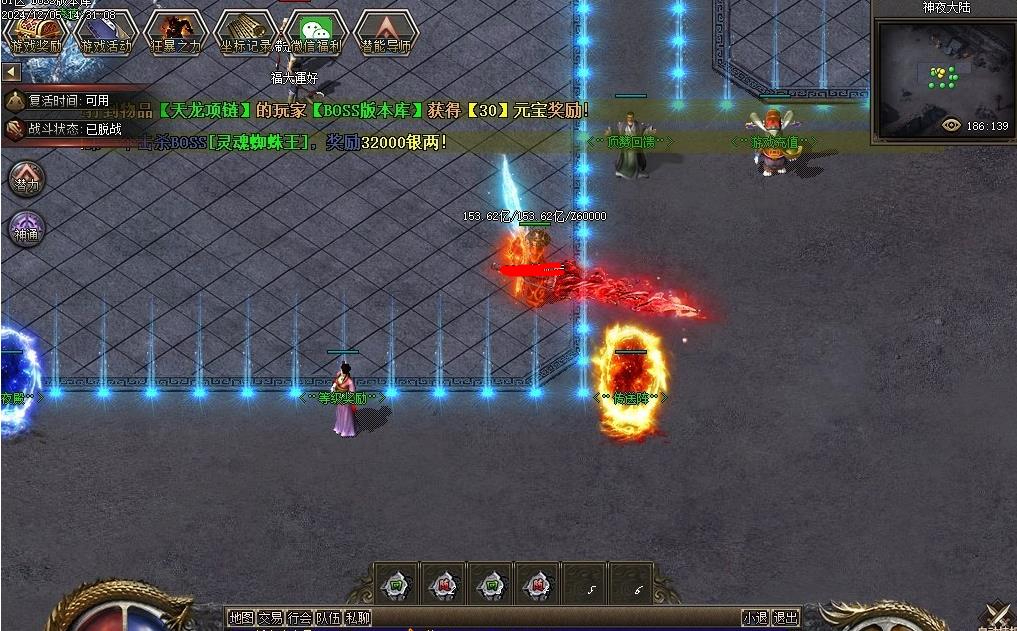Open the 微信福利 WeChat icon
The height and width of the screenshot is (631, 1017).
click(x=318, y=32)
